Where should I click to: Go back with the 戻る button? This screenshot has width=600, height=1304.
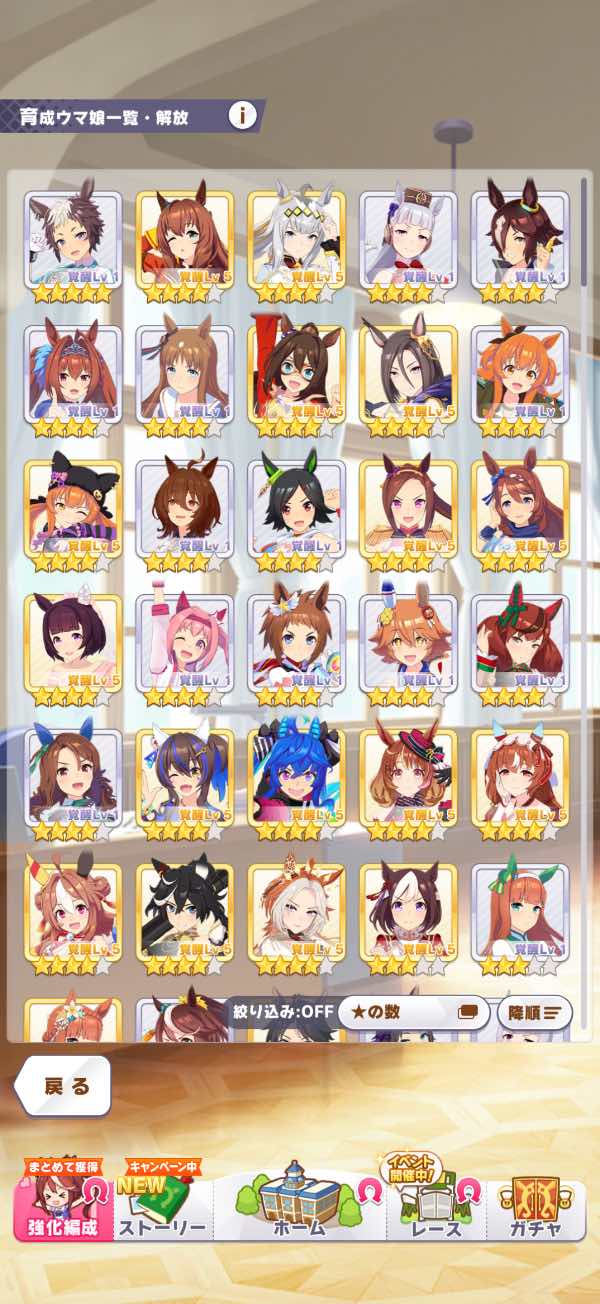click(64, 1087)
